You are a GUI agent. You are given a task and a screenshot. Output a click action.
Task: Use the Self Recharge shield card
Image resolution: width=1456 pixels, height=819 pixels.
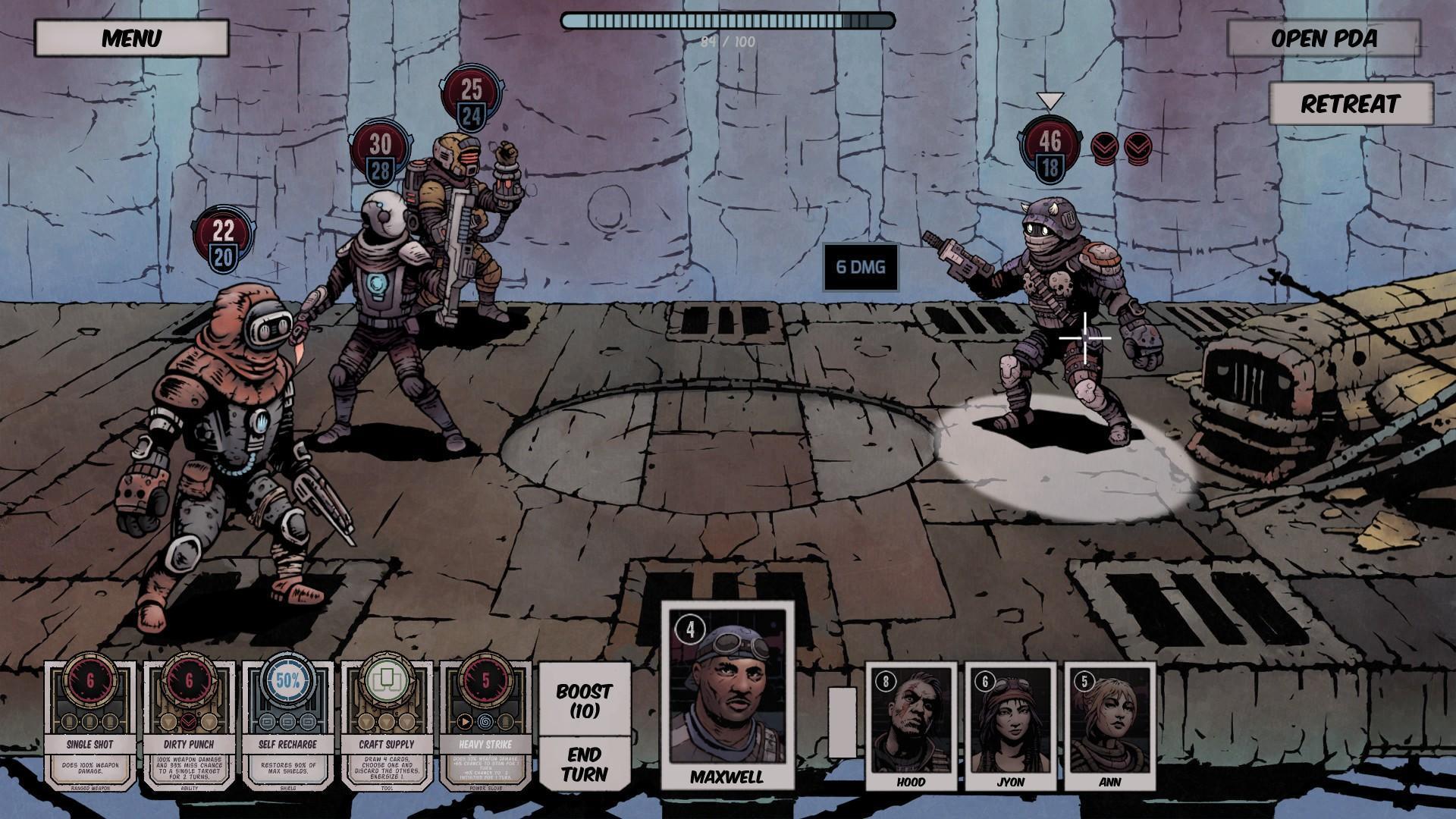point(287,726)
